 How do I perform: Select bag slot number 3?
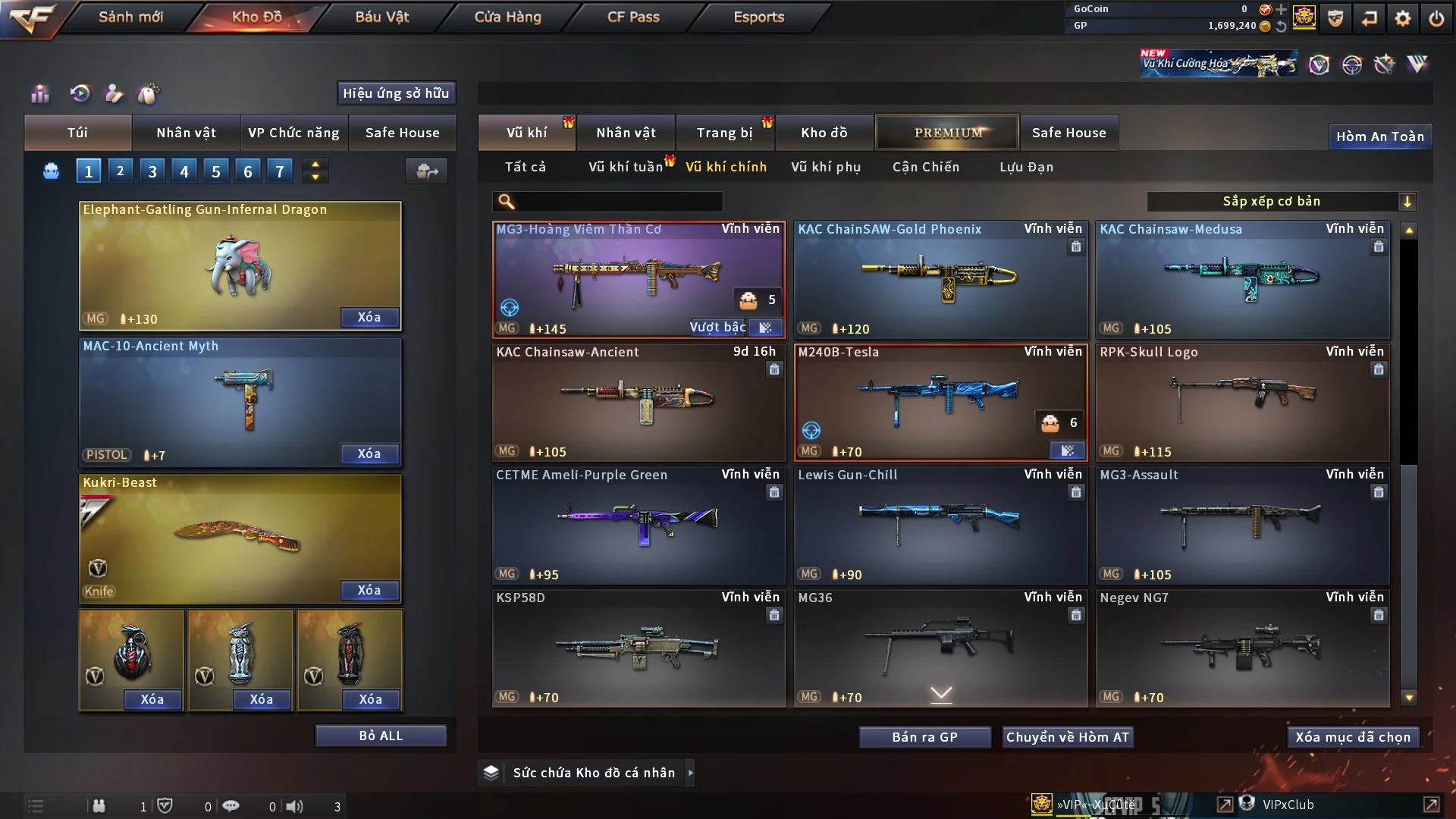(x=152, y=171)
